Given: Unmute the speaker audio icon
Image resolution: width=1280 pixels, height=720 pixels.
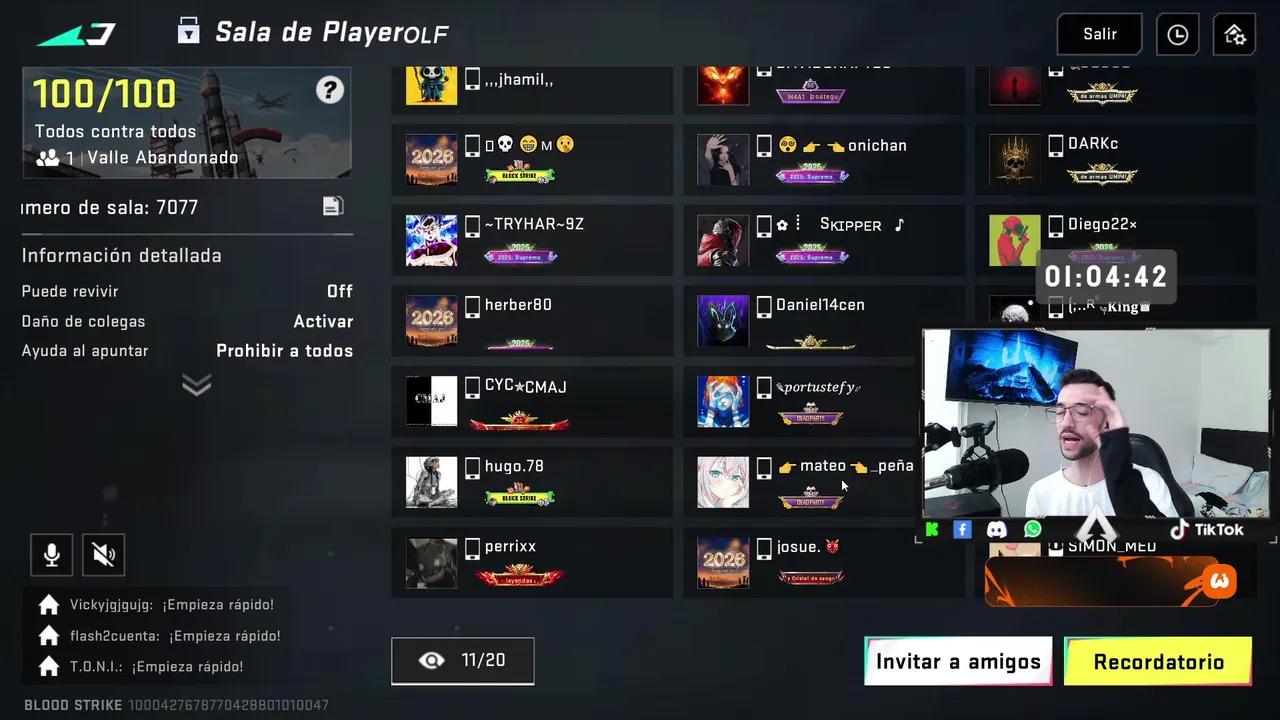Looking at the screenshot, I should 103,555.
